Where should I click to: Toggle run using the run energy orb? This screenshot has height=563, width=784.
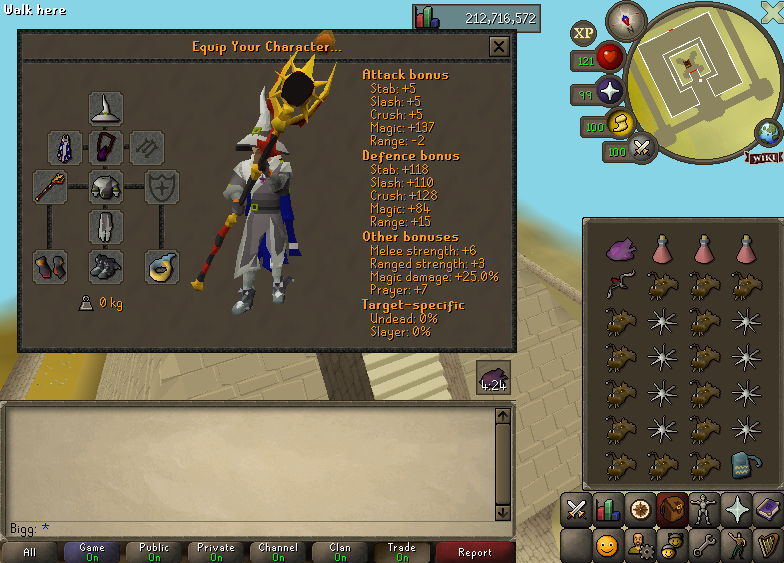(x=619, y=123)
